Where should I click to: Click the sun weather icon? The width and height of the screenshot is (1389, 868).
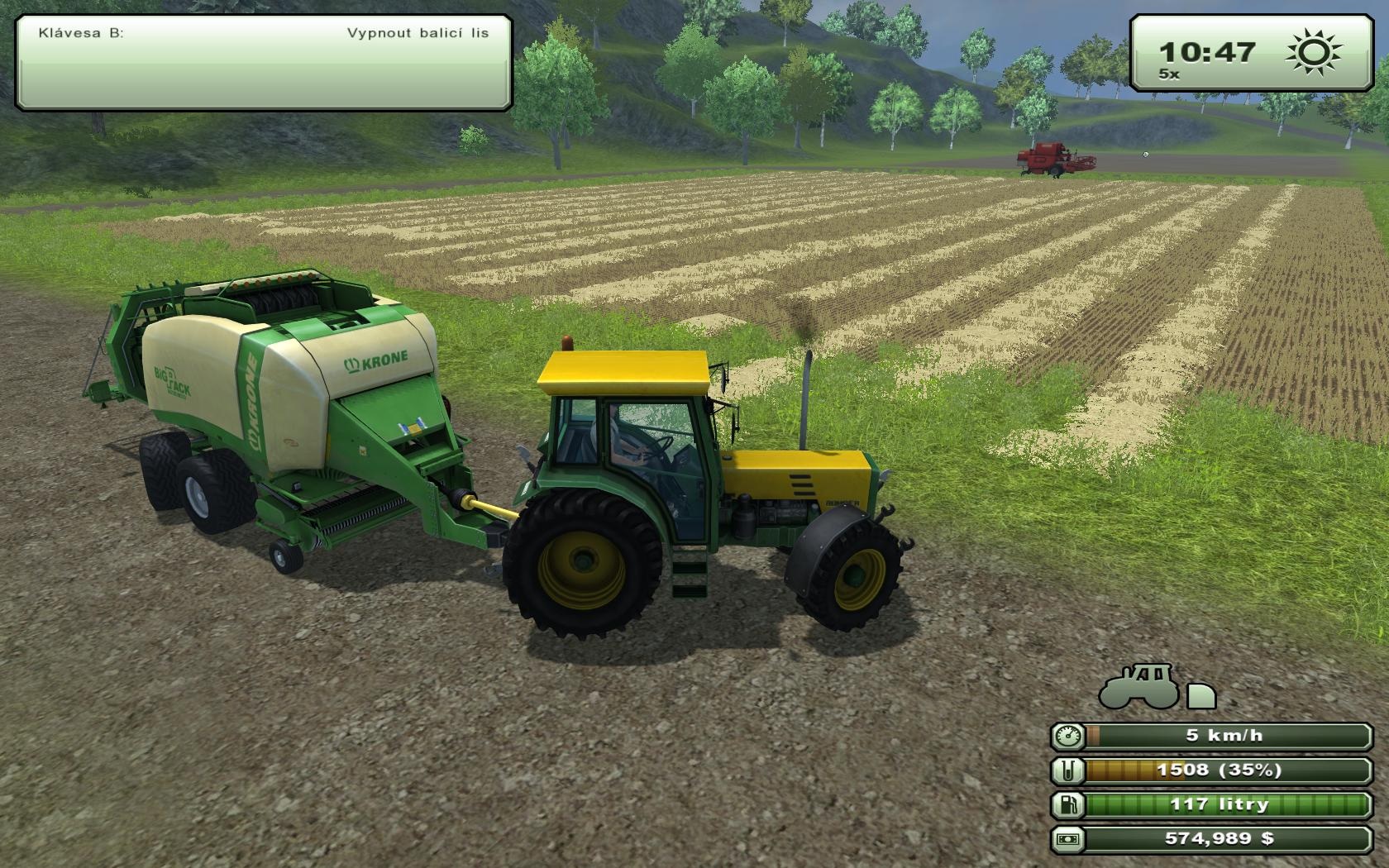(1315, 52)
